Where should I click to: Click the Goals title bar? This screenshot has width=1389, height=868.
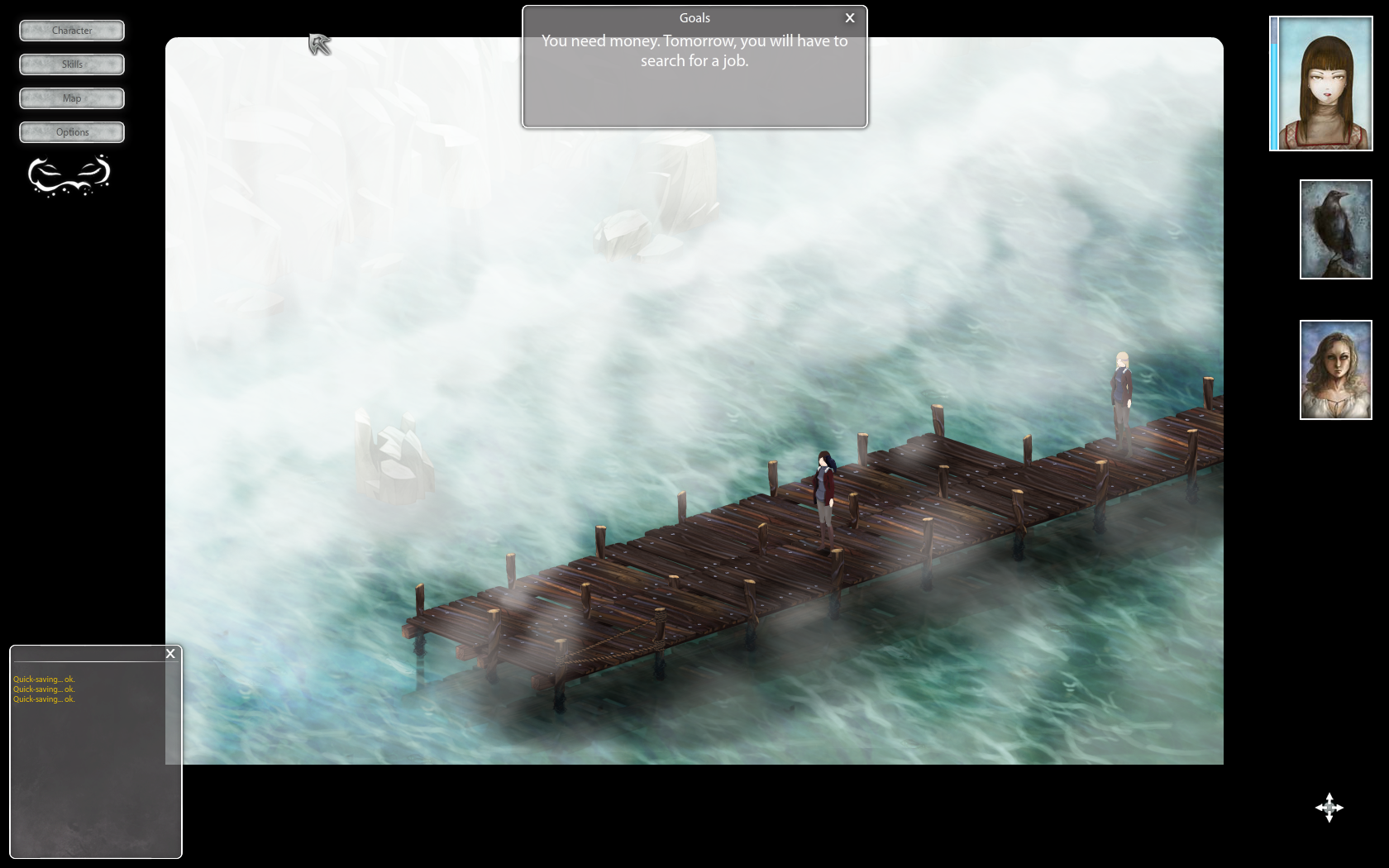(x=694, y=17)
